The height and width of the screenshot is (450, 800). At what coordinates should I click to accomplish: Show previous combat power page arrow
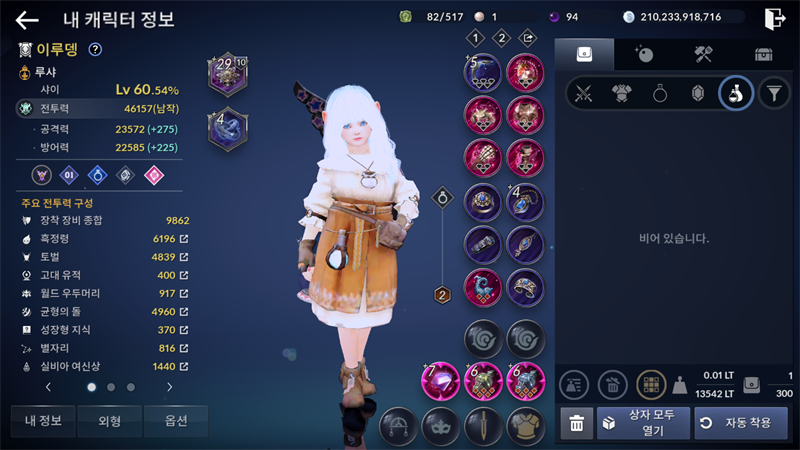[48, 386]
